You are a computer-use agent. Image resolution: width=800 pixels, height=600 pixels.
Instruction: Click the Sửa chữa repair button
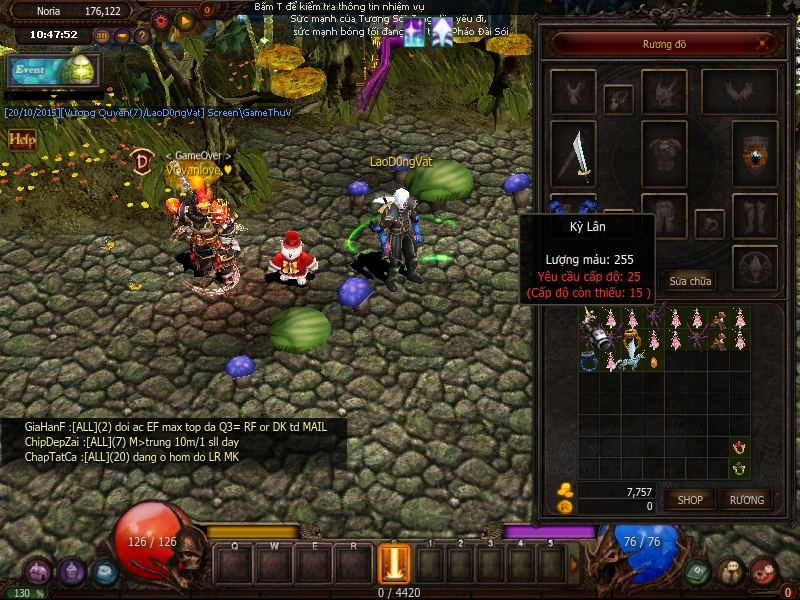(x=690, y=281)
